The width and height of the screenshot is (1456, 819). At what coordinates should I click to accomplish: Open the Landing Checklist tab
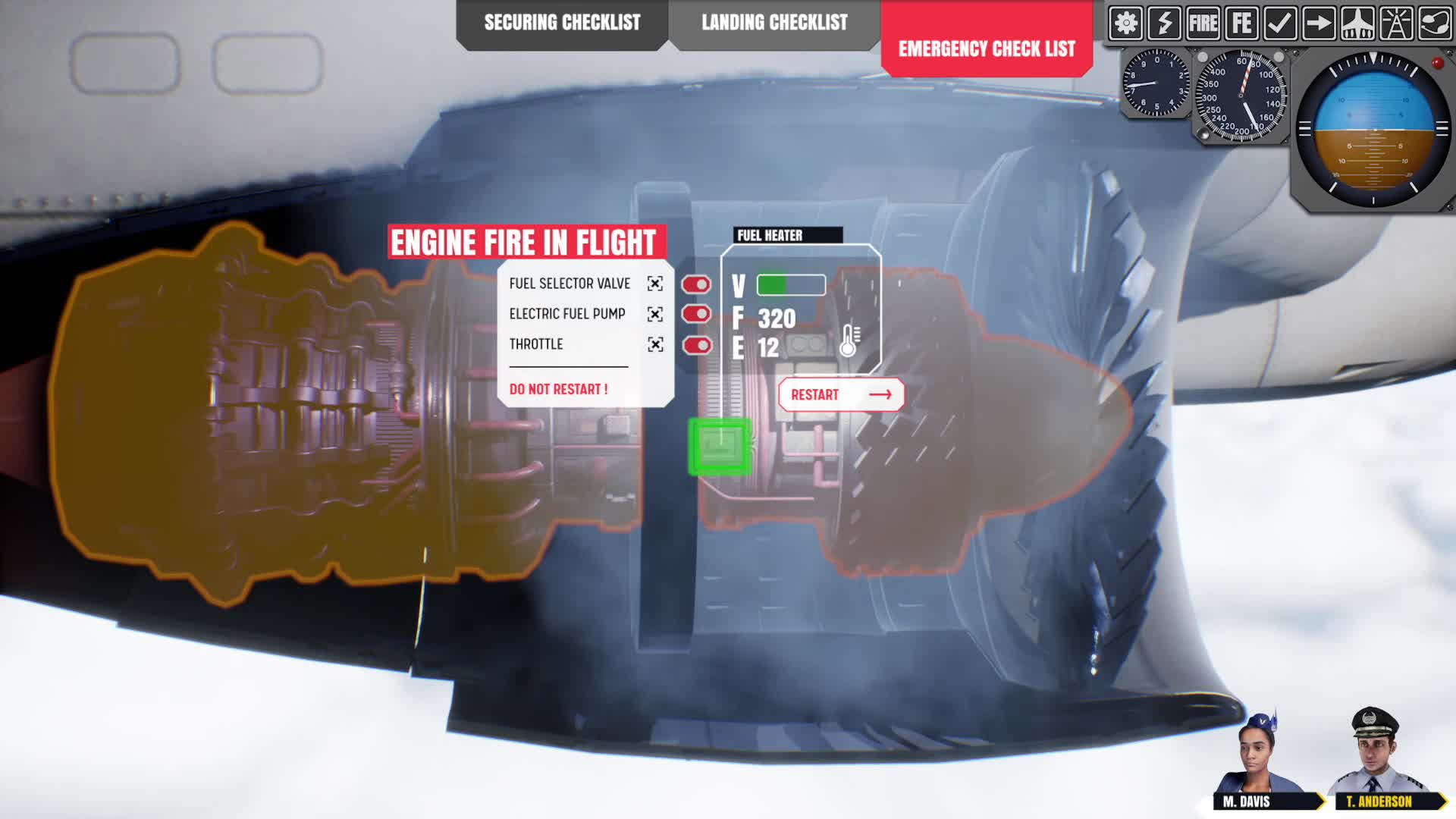point(773,23)
